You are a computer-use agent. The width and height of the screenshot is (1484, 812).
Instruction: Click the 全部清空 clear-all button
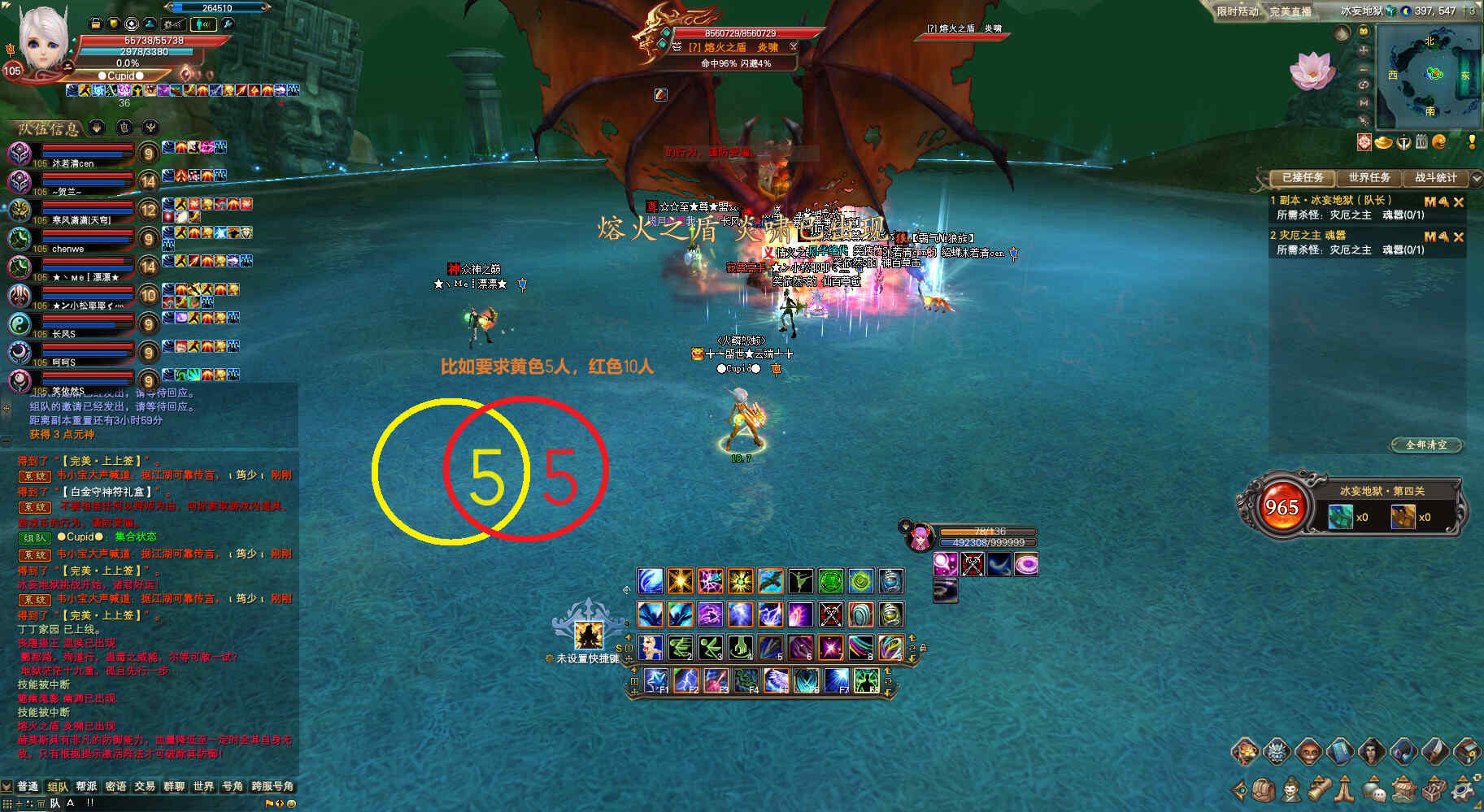click(x=1426, y=445)
